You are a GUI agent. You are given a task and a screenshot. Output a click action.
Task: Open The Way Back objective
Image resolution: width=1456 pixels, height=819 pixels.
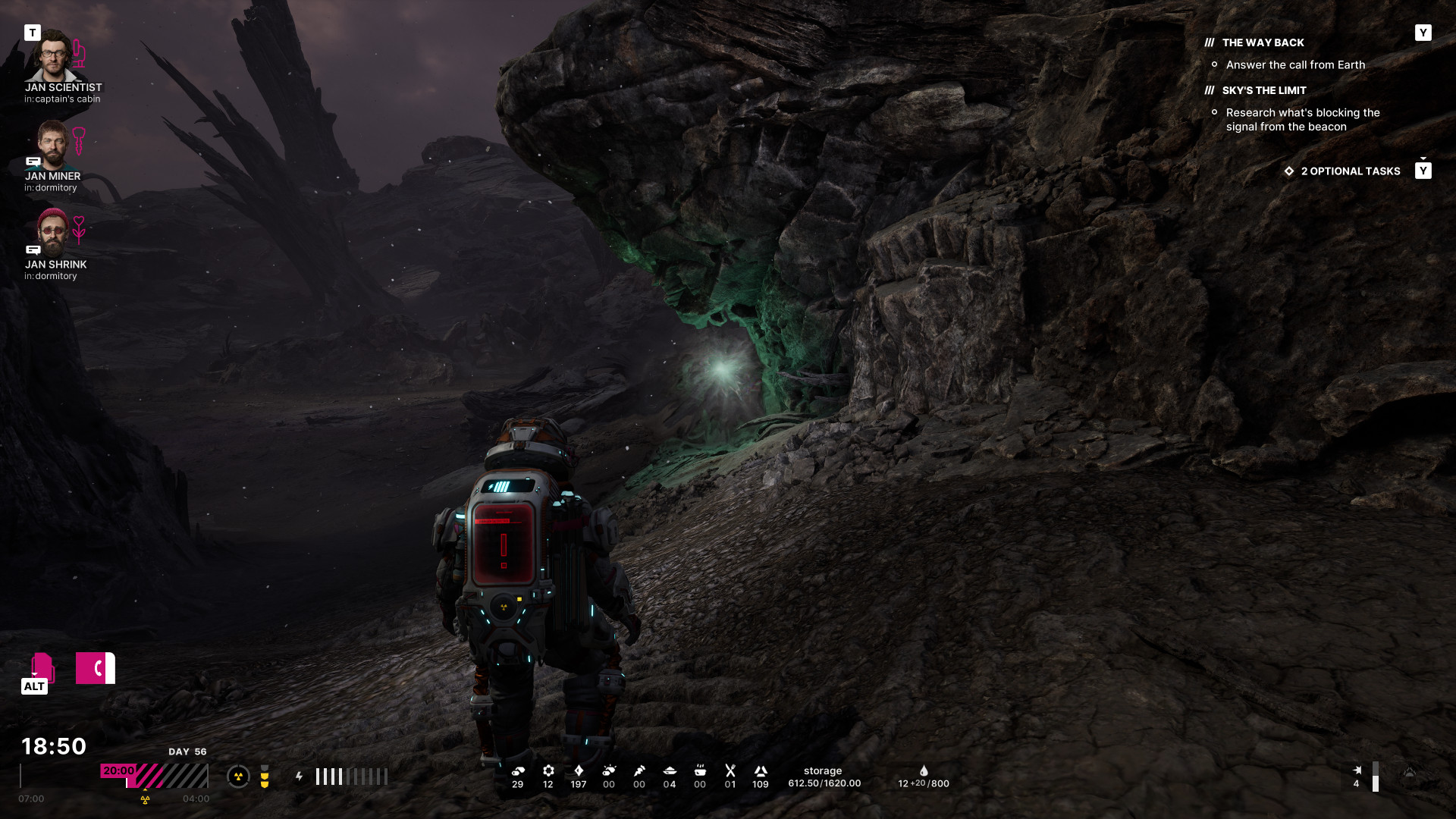pyautogui.click(x=1263, y=42)
